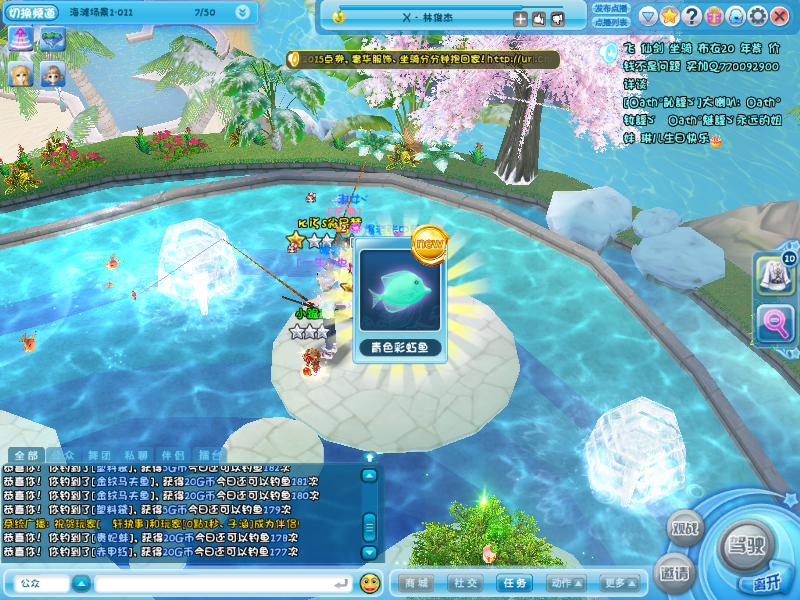This screenshot has width=800, height=600.
Task: Open the 商城 shop menu
Action: (417, 582)
